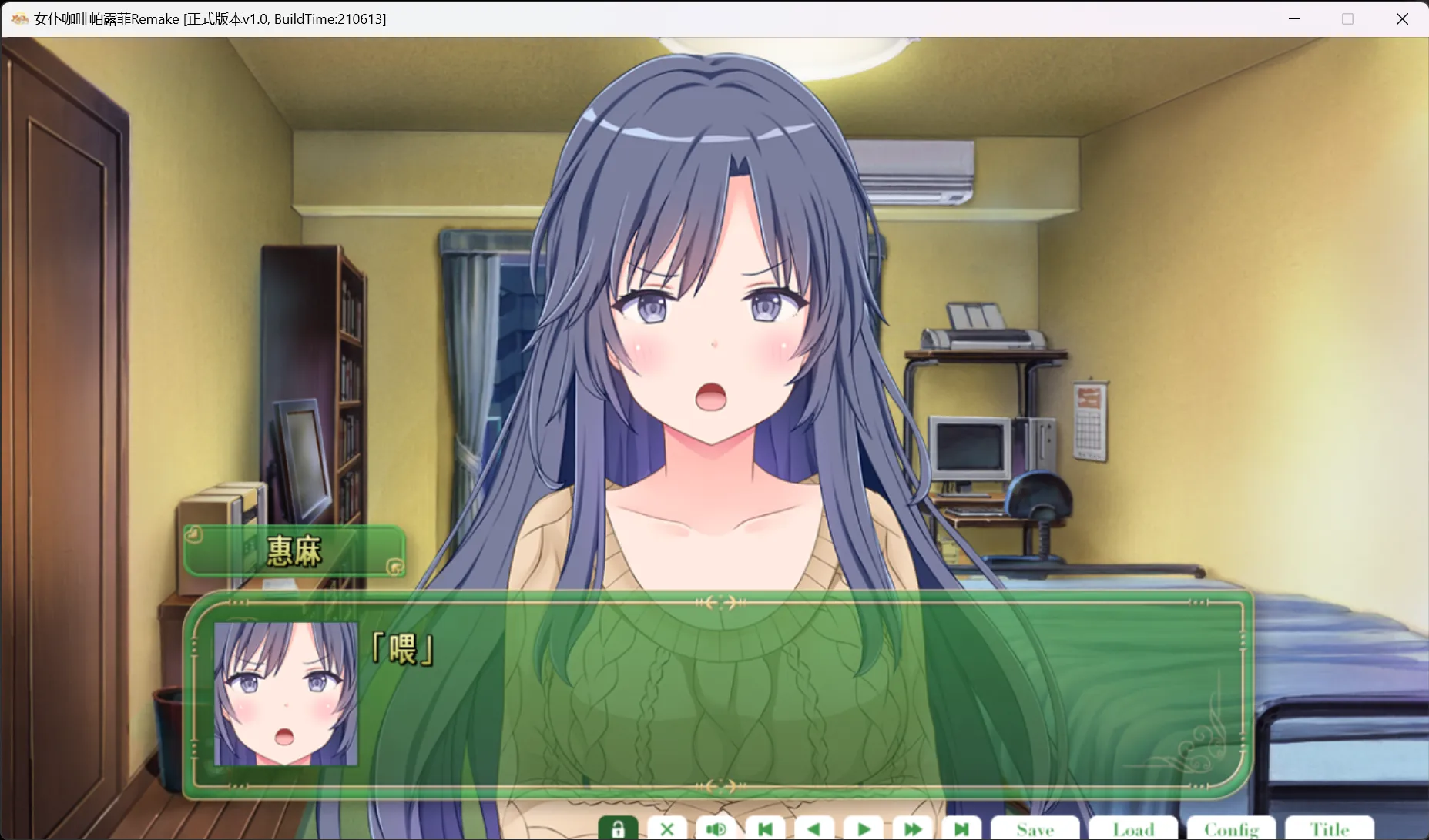
Task: Fast-forward text with double-arrow icon
Action: [913, 829]
